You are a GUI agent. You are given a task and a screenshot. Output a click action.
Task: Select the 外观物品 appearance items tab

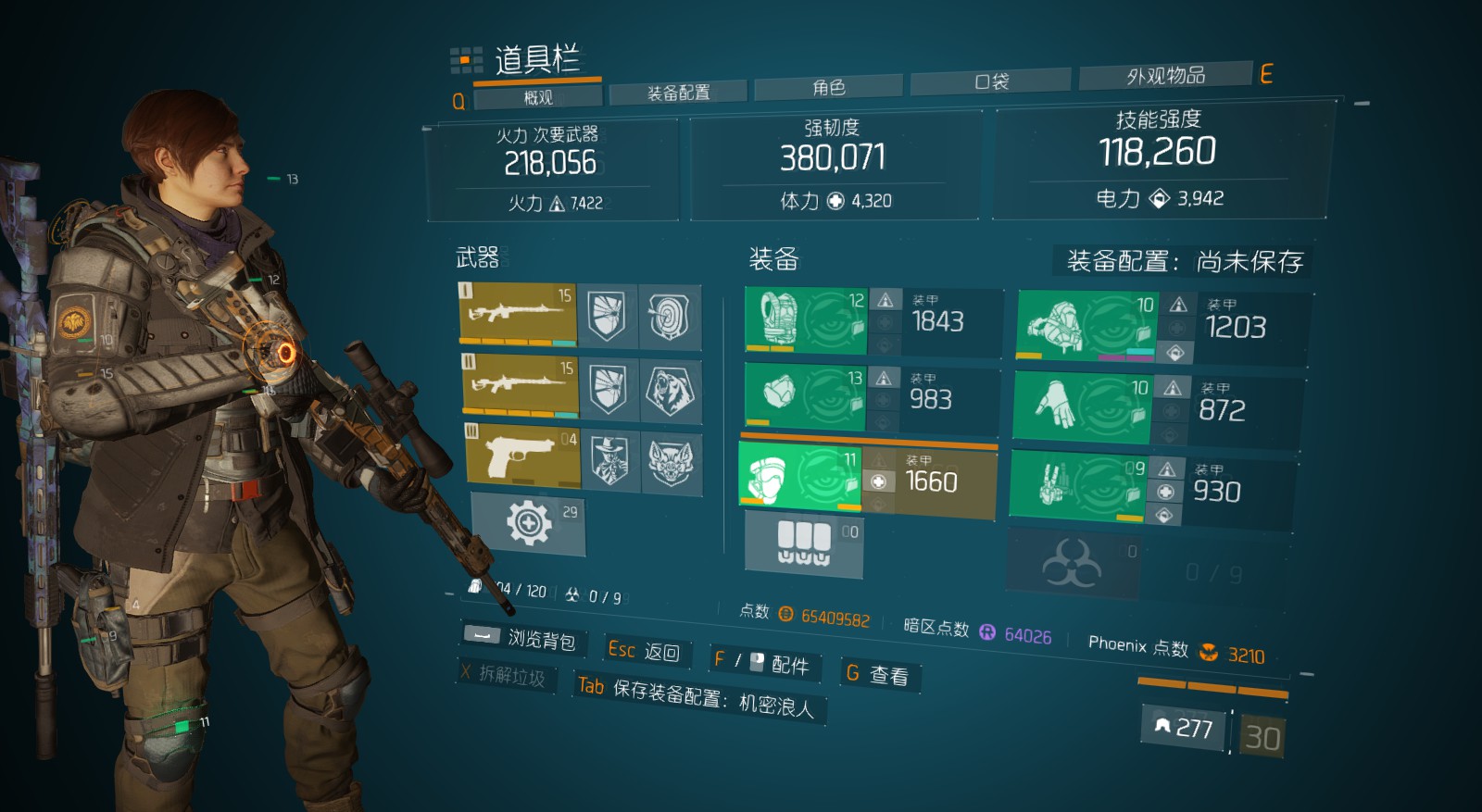click(x=1165, y=74)
